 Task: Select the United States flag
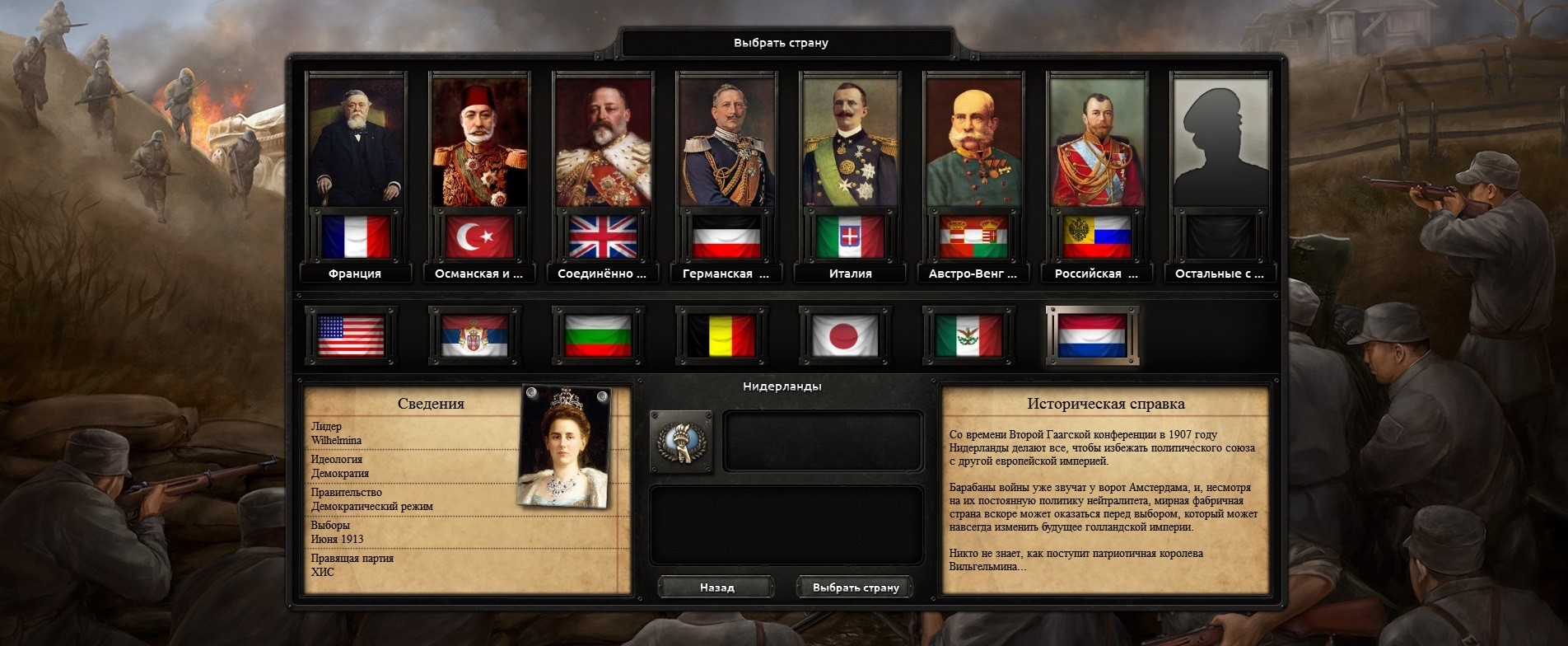pos(351,336)
